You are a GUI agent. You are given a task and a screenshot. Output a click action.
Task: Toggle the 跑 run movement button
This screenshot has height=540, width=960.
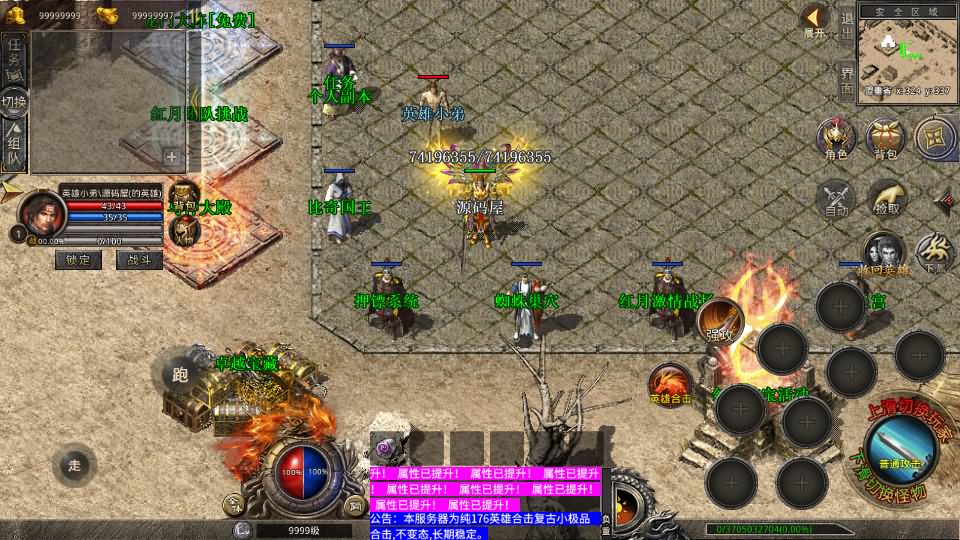(181, 375)
